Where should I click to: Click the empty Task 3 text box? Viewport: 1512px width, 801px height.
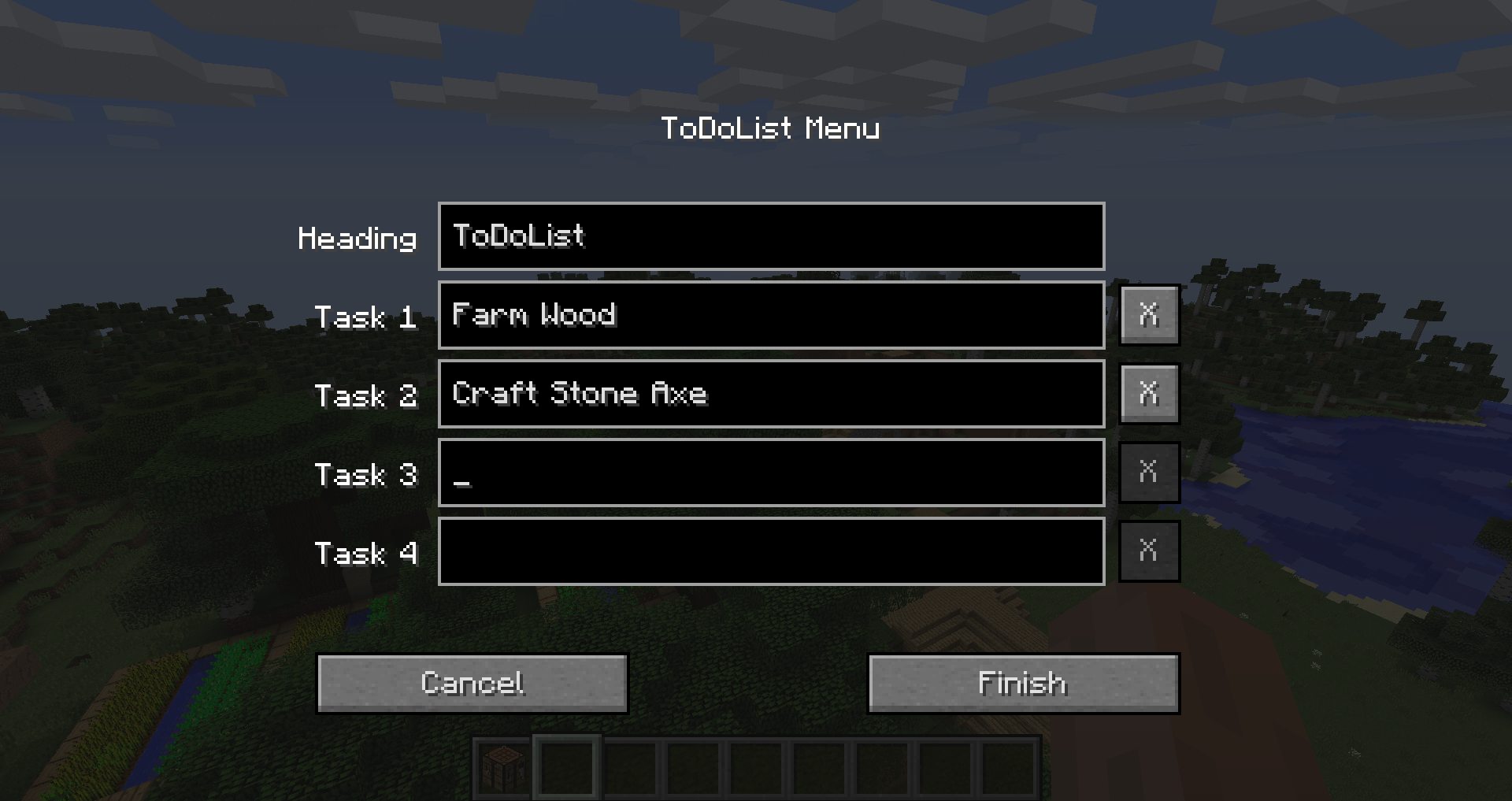click(x=770, y=473)
